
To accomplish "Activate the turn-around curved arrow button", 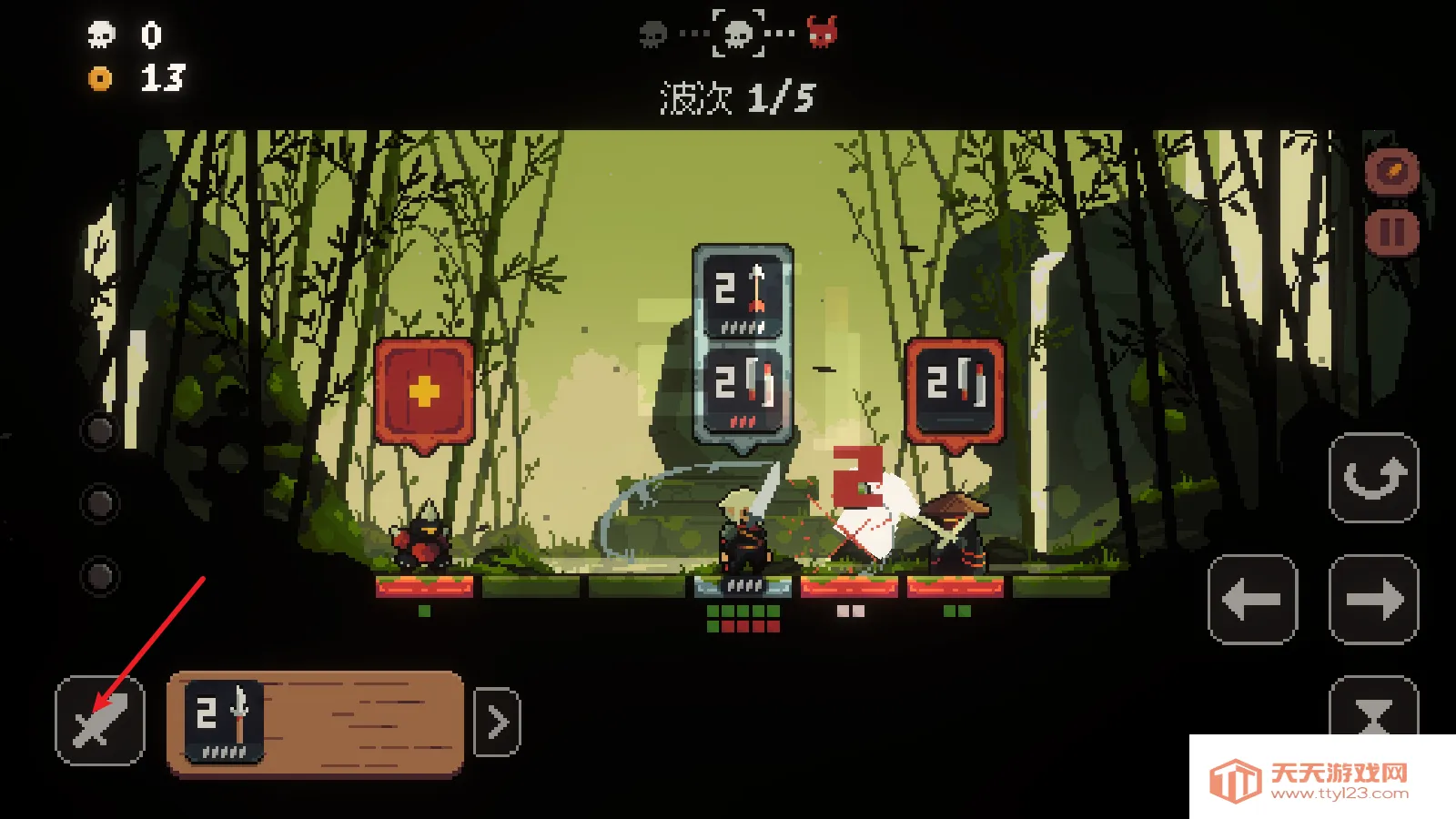I will 1373,478.
